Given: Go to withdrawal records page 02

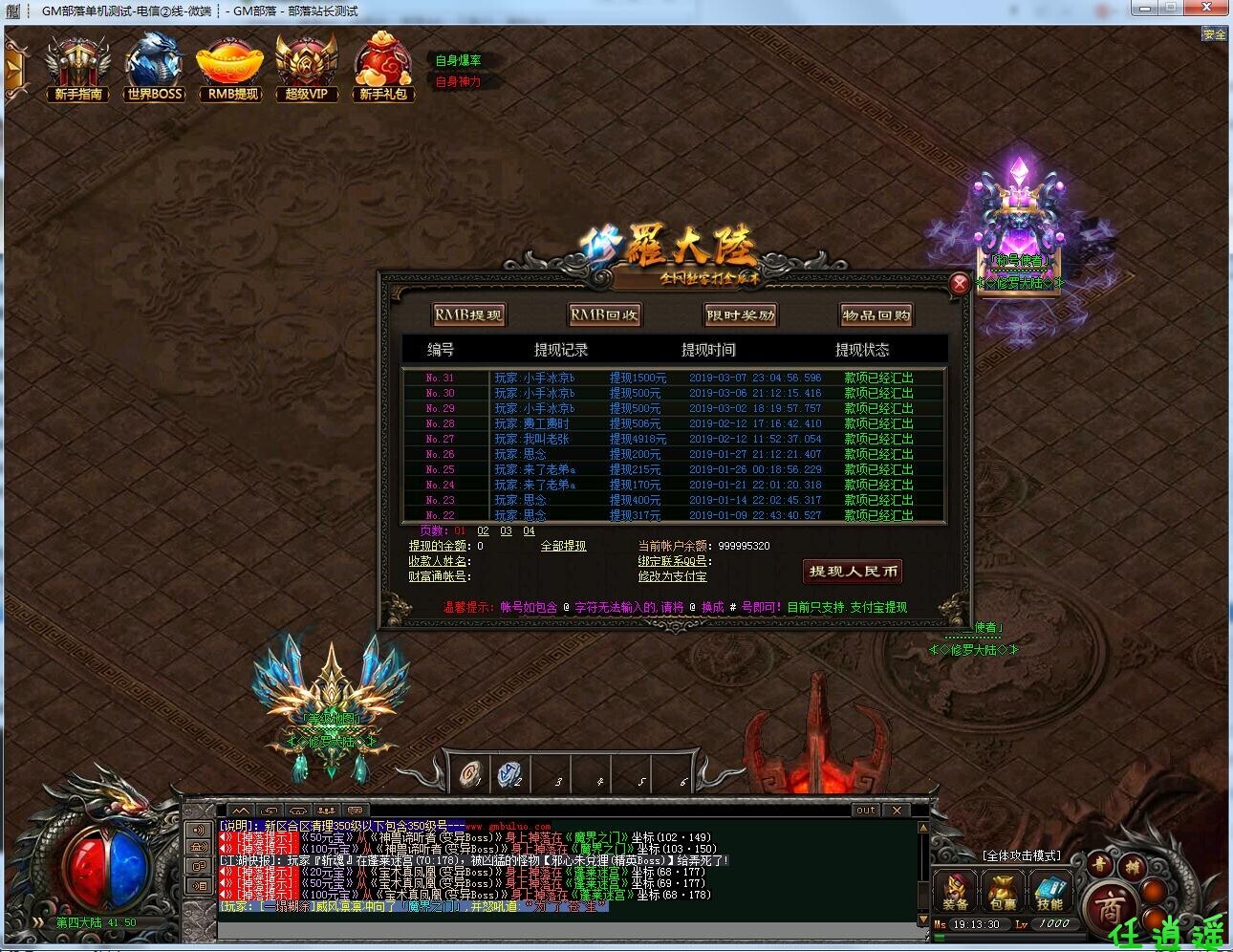Looking at the screenshot, I should click(484, 530).
